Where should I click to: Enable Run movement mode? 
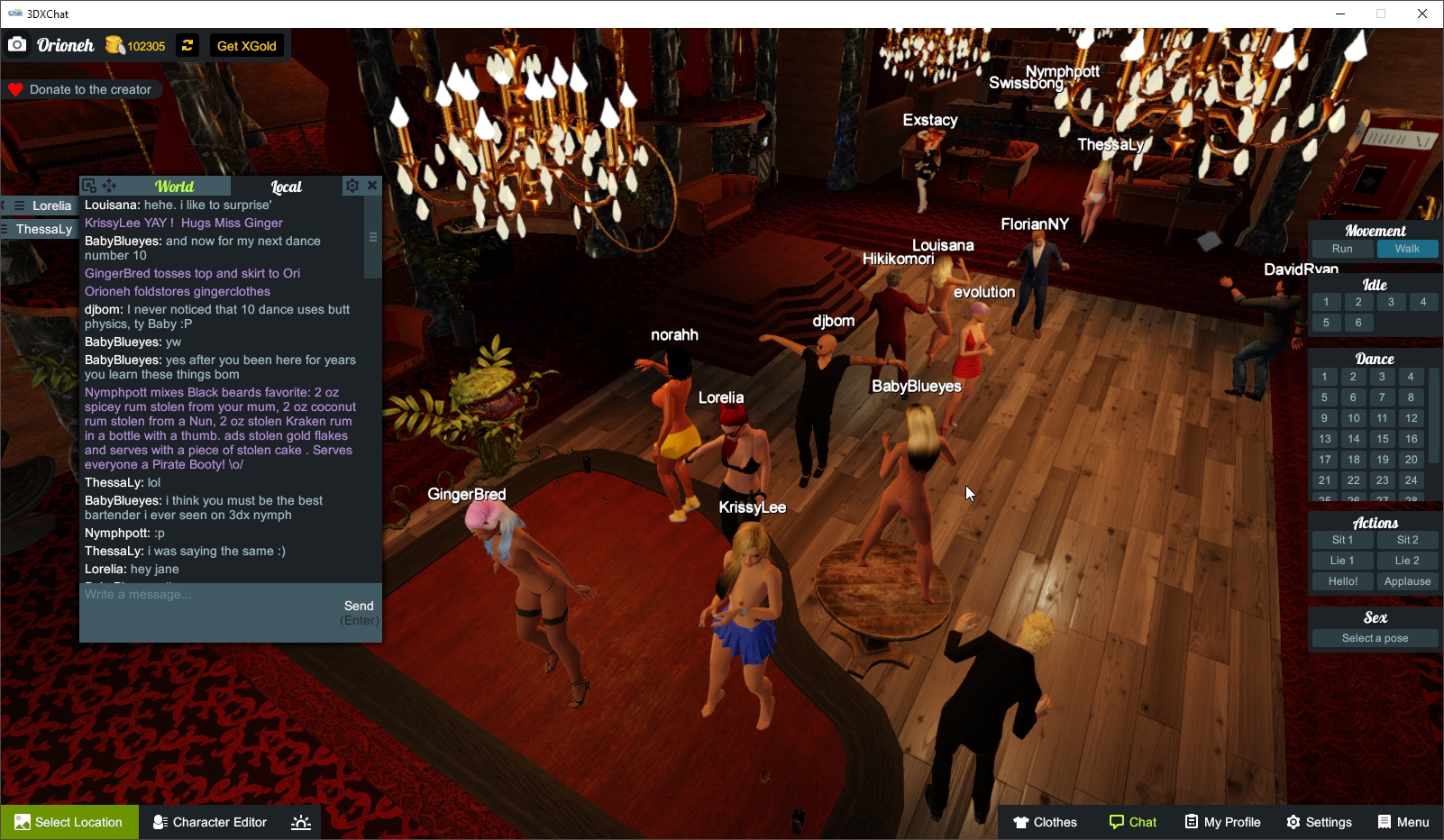tap(1342, 248)
